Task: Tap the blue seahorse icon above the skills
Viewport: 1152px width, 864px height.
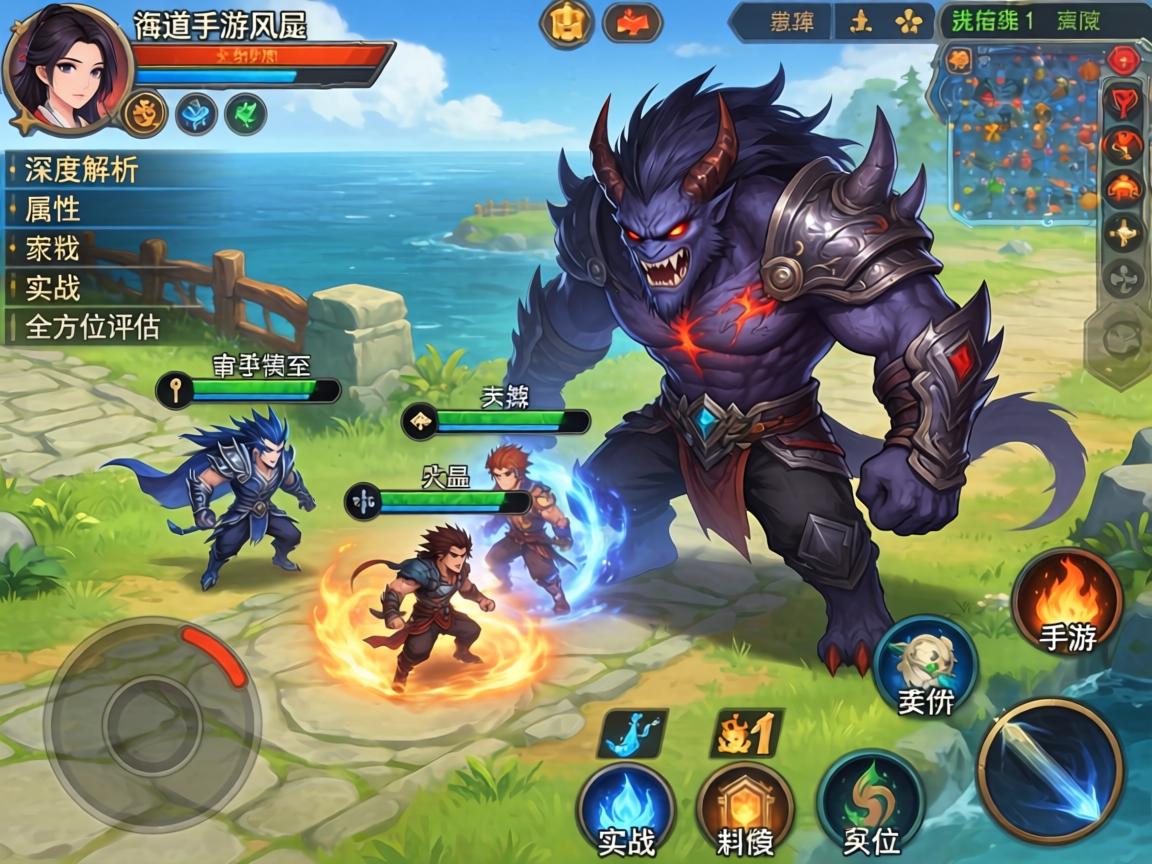Action: (632, 735)
